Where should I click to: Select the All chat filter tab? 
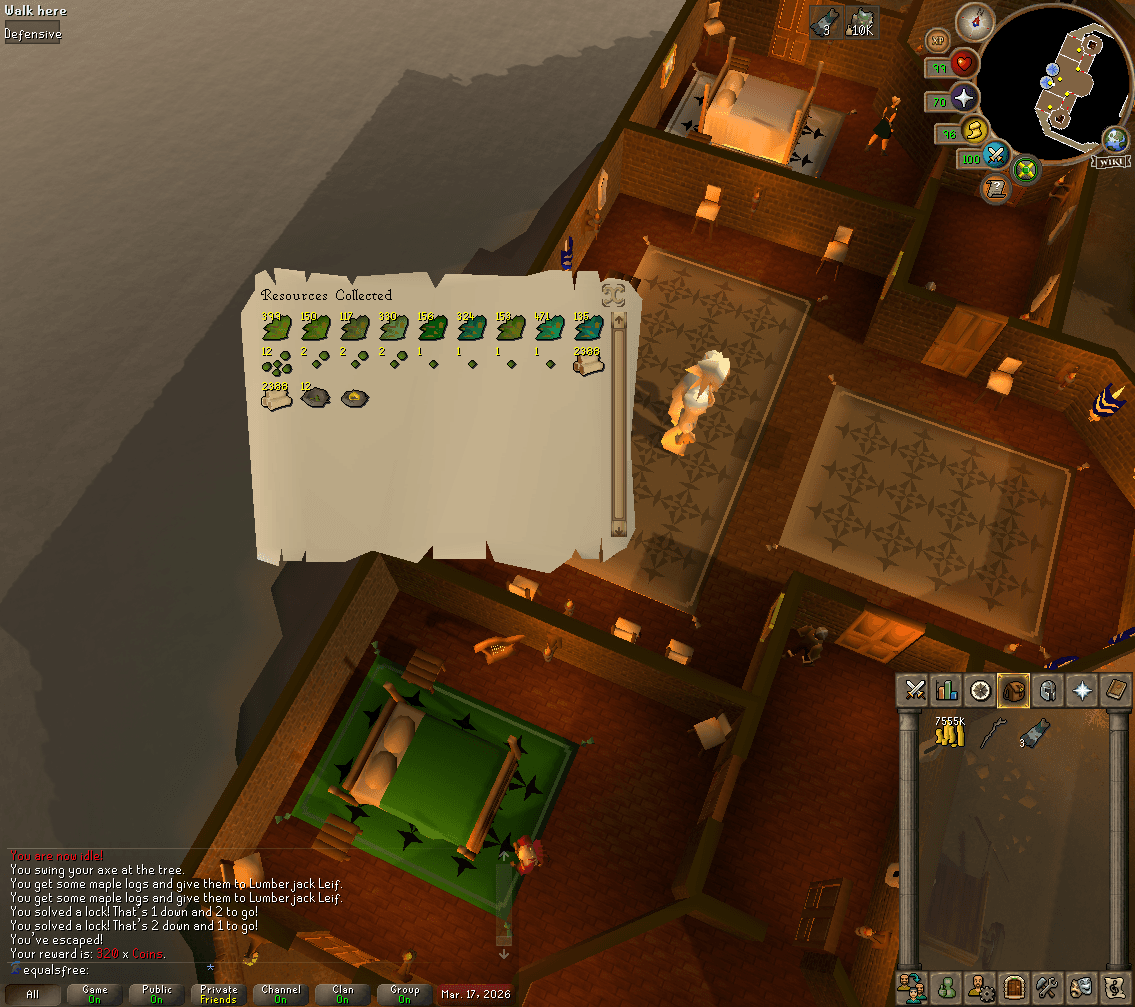(x=33, y=994)
